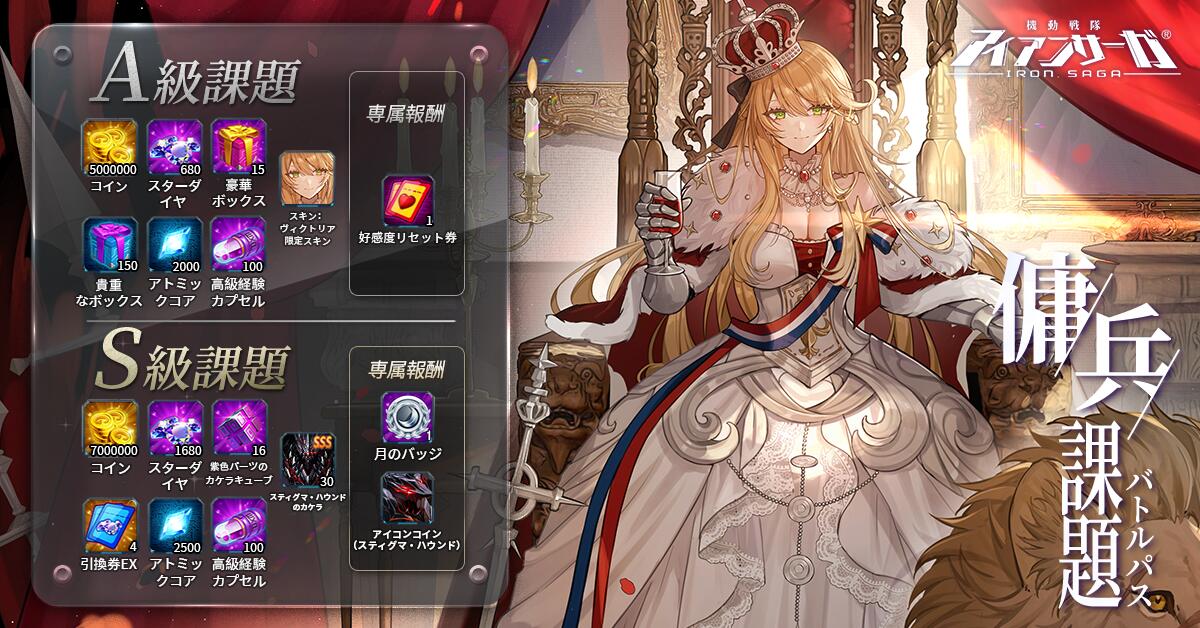Open the red luxury box reward icon
Image resolution: width=1200 pixels, height=628 pixels.
click(x=239, y=145)
